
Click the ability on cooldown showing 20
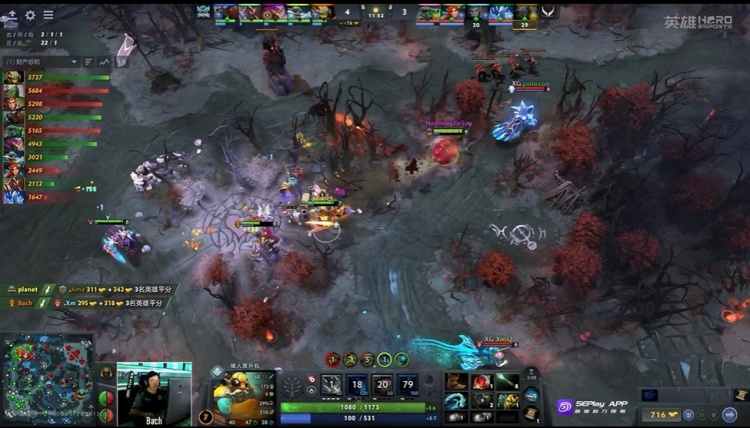[x=382, y=385]
